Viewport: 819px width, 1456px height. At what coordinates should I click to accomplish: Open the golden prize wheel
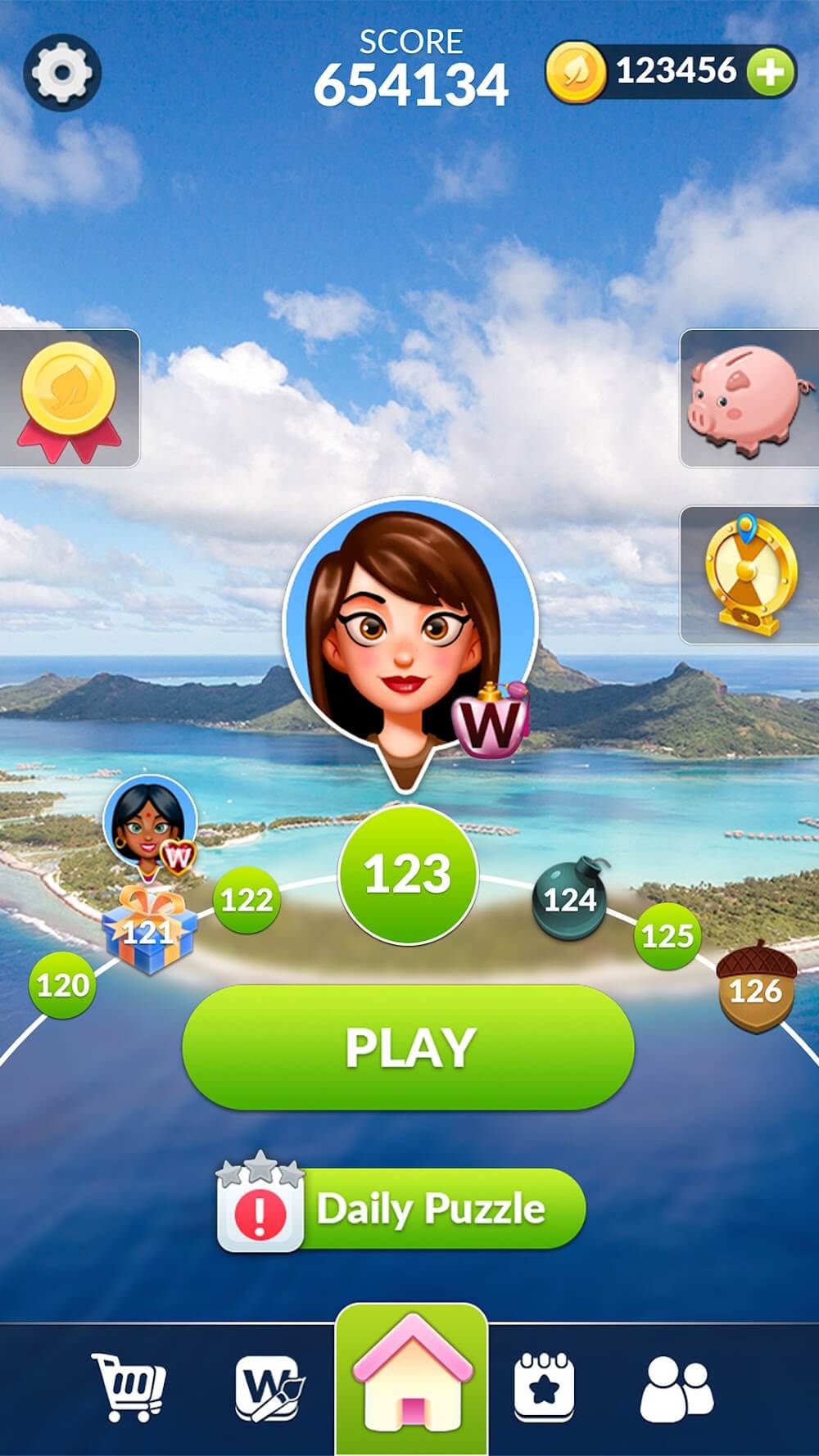coord(749,575)
